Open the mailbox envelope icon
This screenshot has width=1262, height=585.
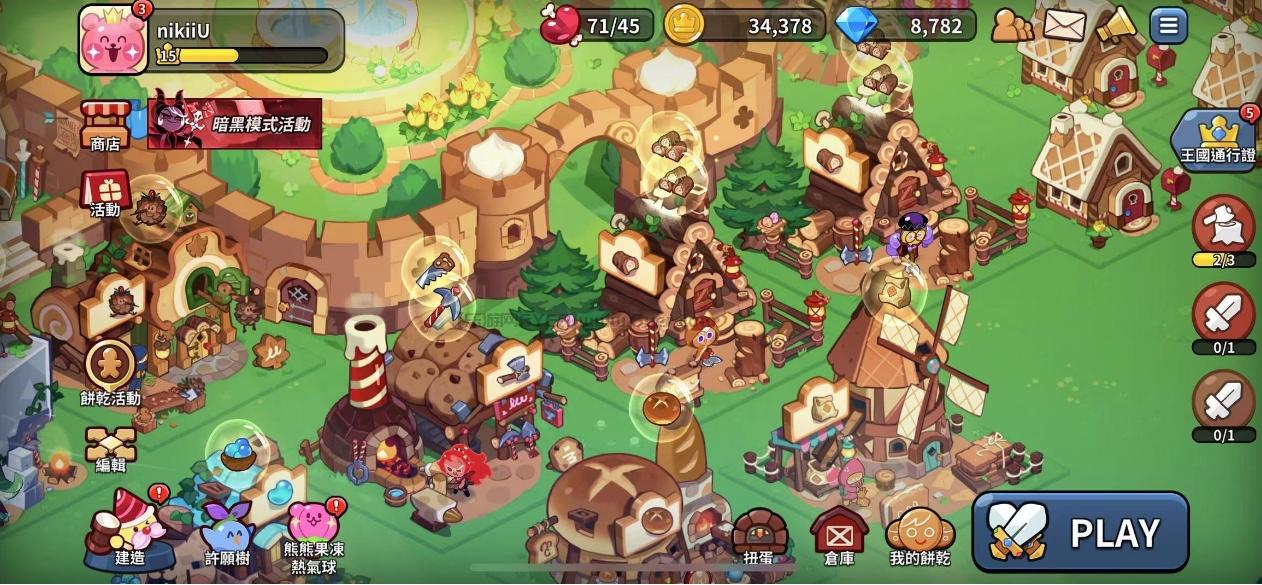click(x=1064, y=25)
